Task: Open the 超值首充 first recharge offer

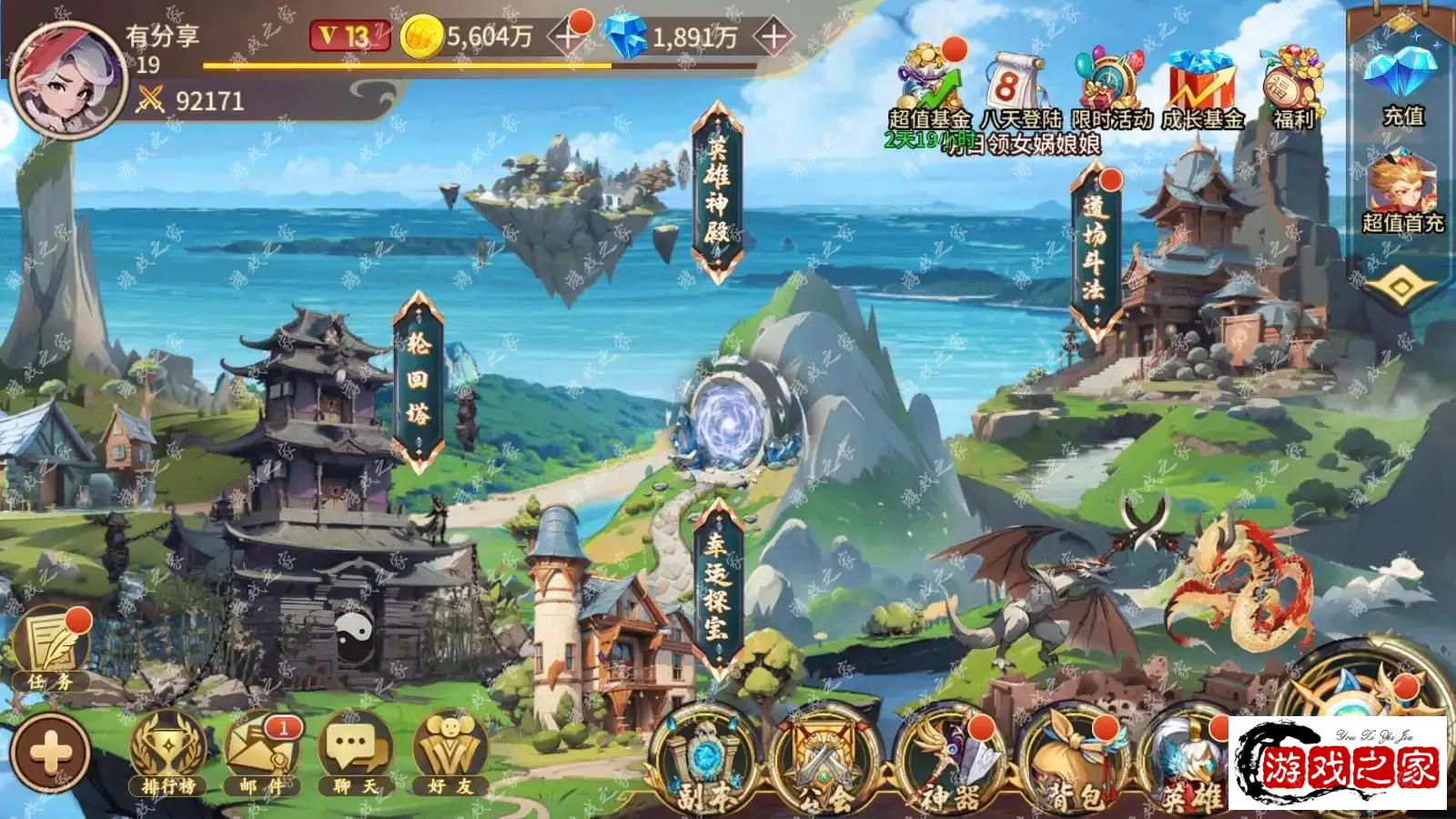Action: point(1401,193)
